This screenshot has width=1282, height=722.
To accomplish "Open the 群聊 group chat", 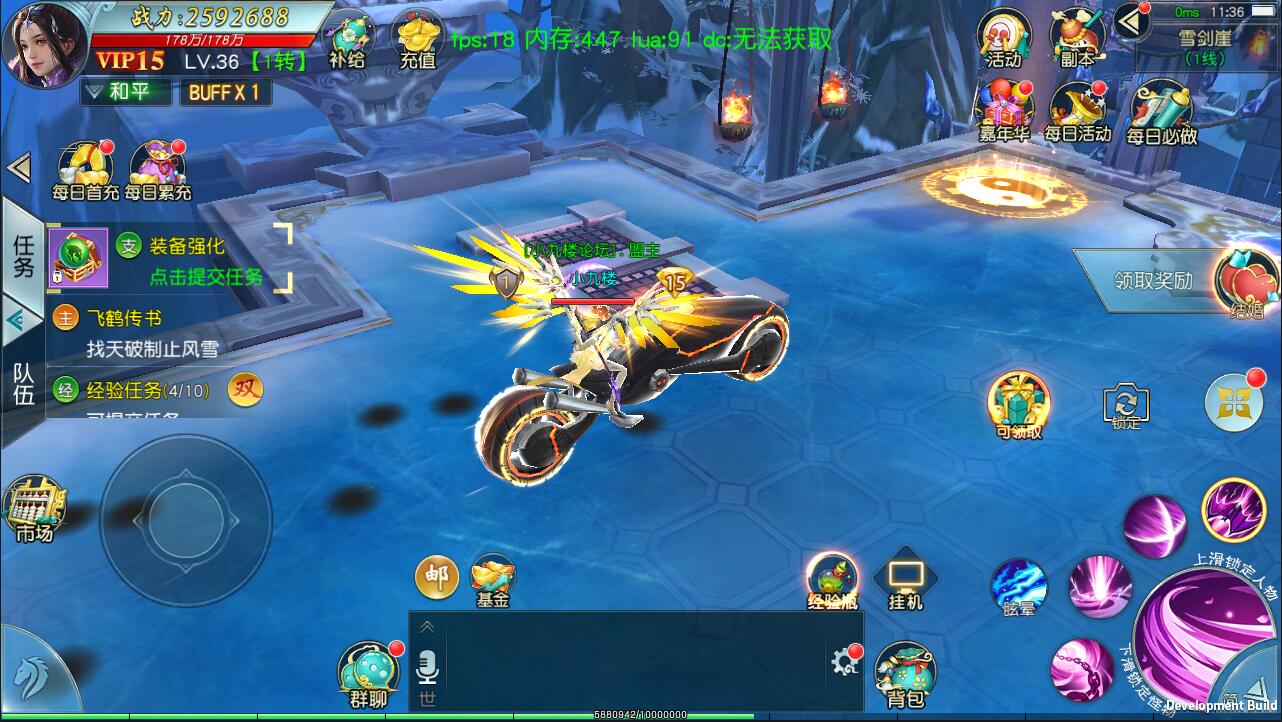I will tap(369, 675).
